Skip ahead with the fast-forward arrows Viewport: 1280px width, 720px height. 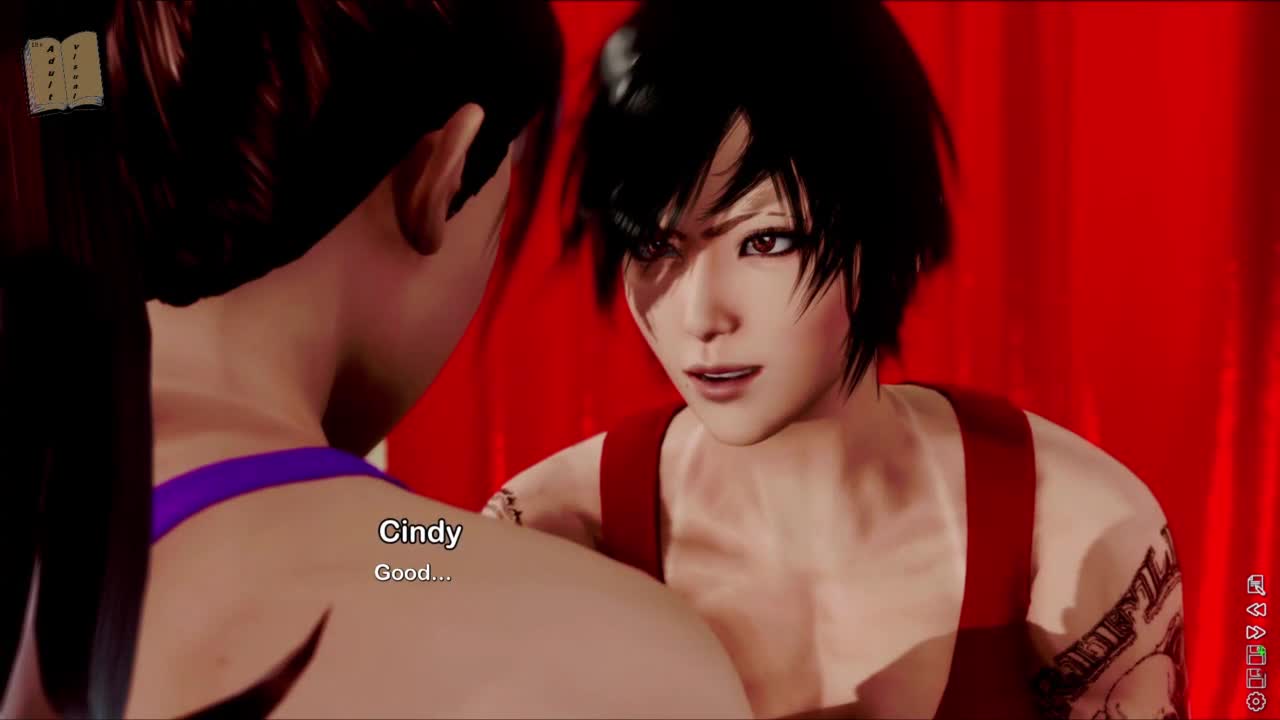(x=1256, y=632)
